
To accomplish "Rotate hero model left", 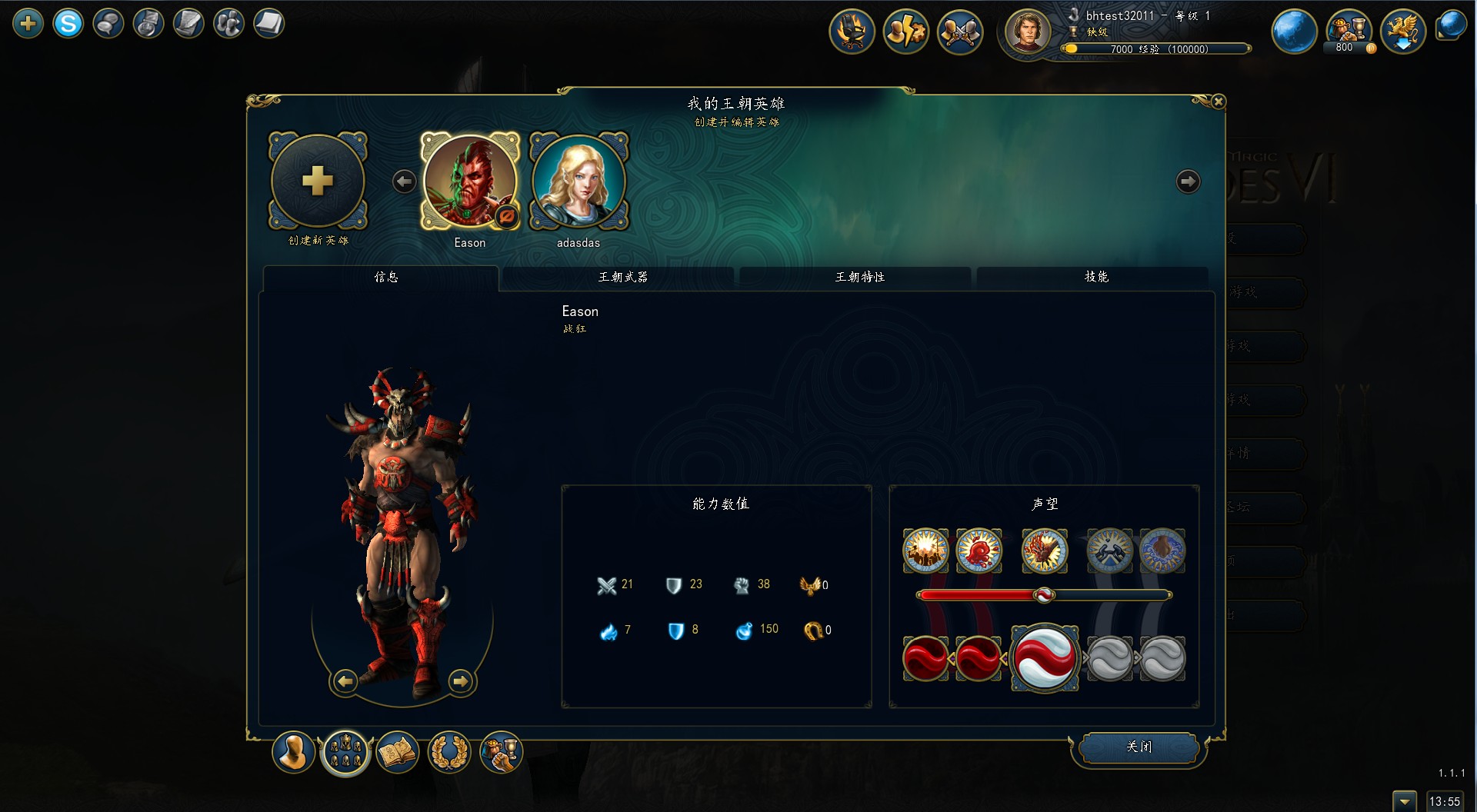I will click(345, 681).
